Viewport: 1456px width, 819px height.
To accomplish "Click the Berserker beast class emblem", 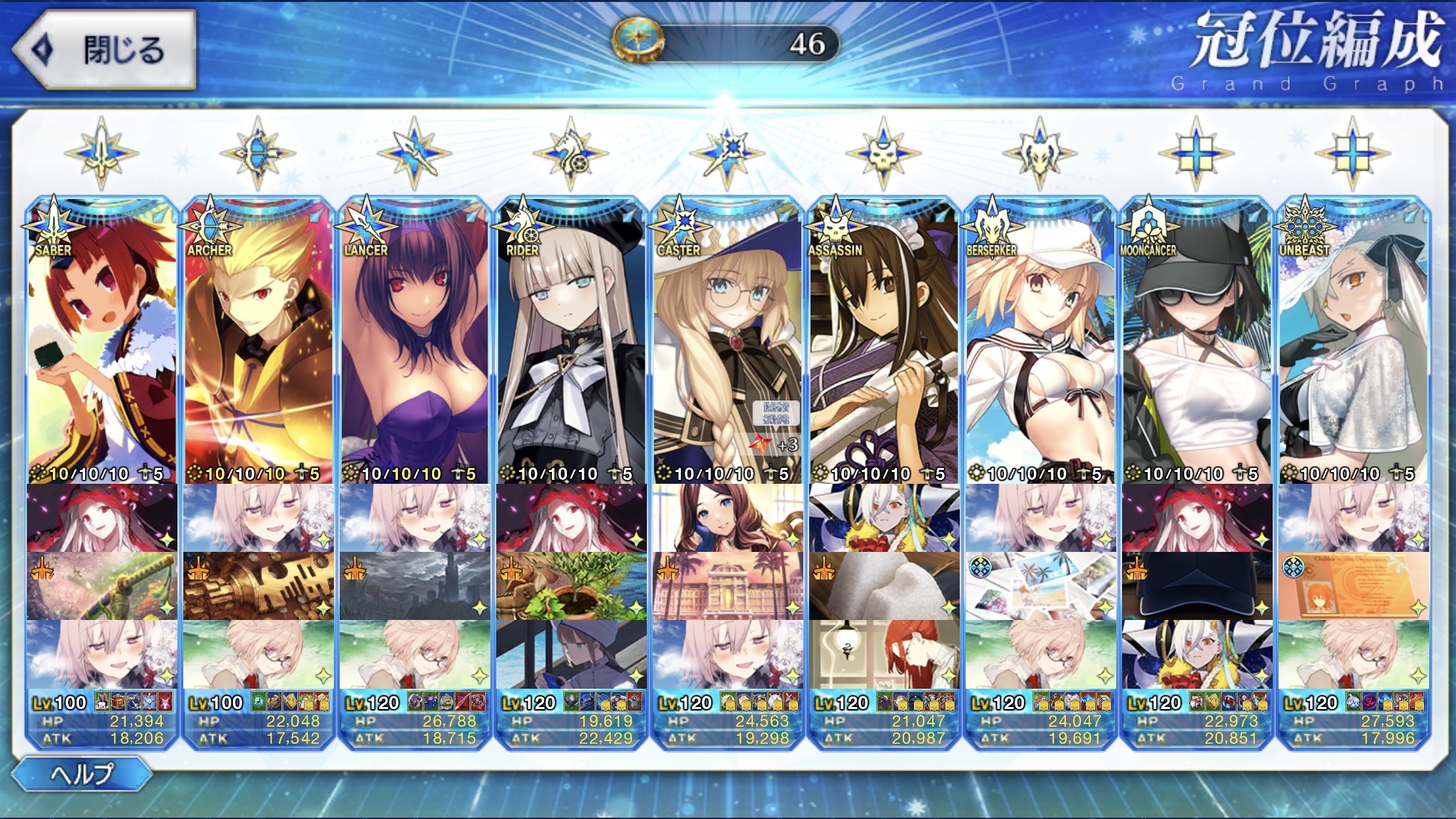I will coord(1040,154).
